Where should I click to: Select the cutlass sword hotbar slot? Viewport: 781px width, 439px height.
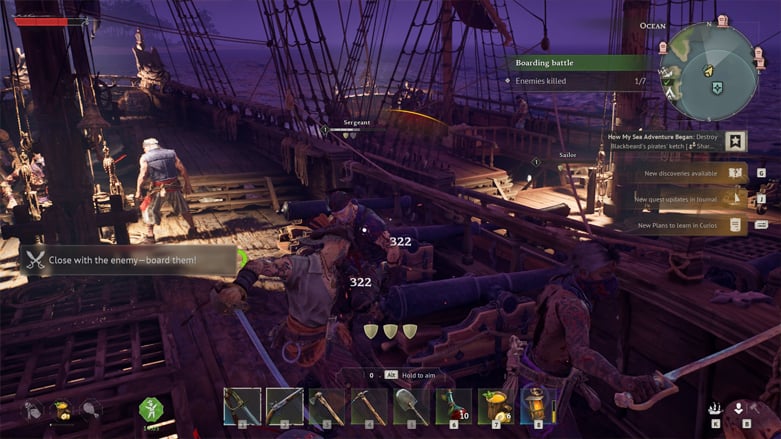[x=242, y=406]
